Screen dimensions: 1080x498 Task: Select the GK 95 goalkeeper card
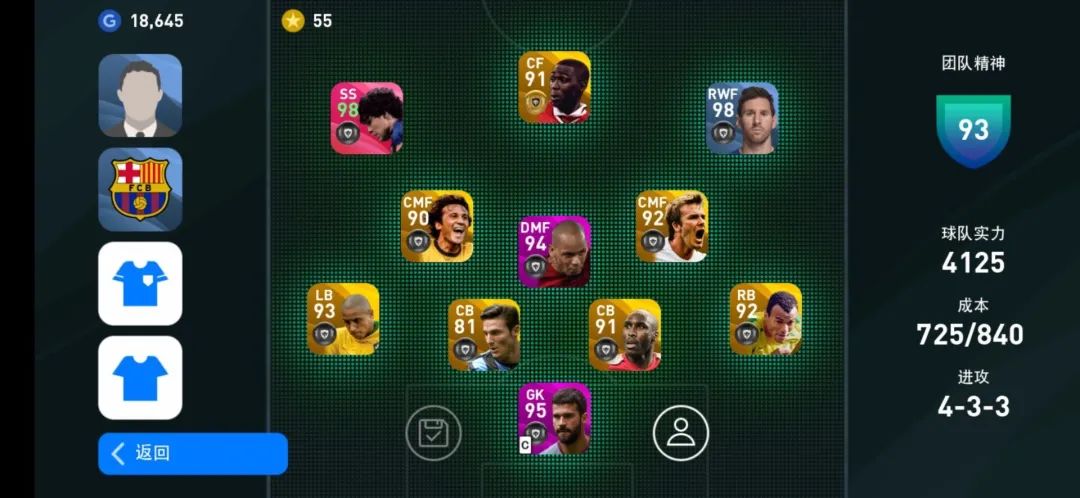[554, 419]
